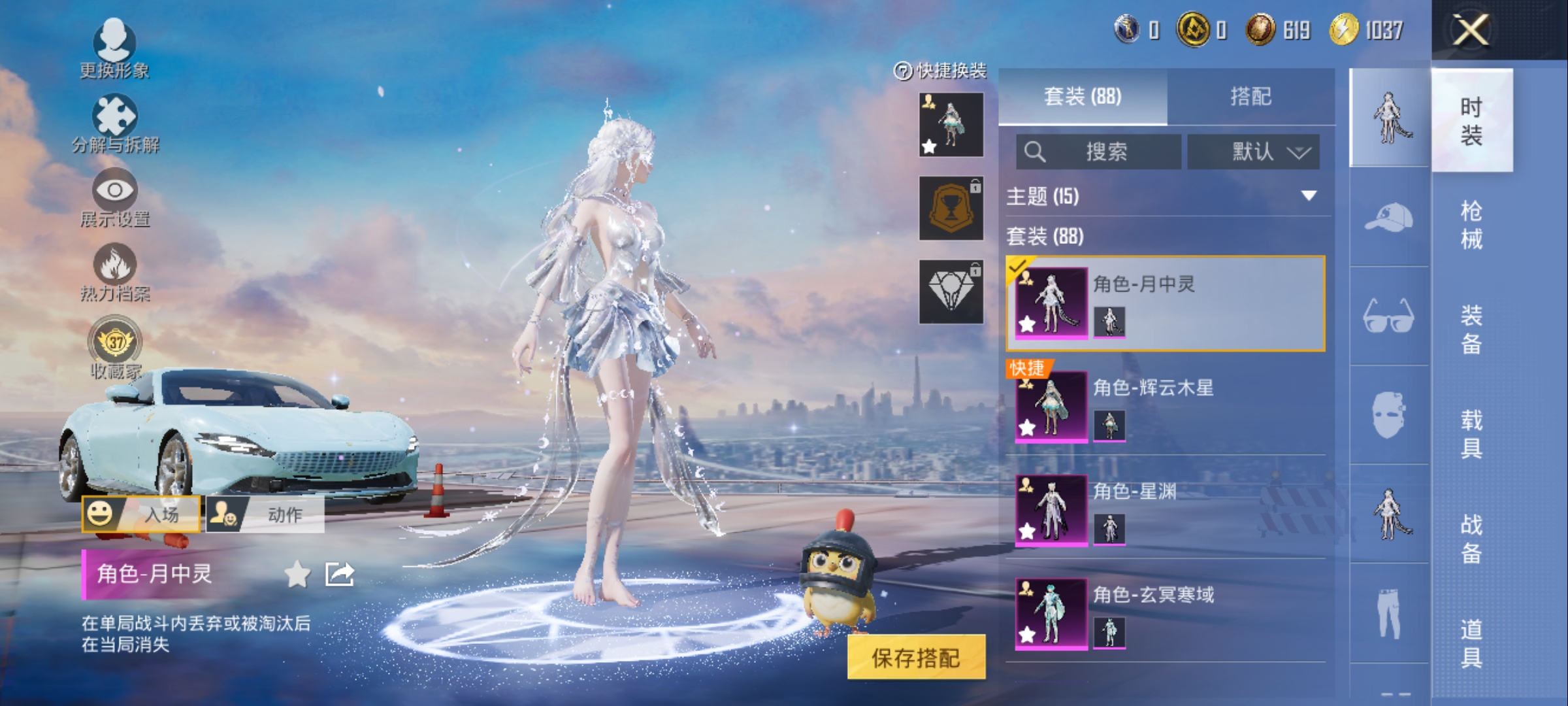Close the wardrobe screen

click(1471, 30)
